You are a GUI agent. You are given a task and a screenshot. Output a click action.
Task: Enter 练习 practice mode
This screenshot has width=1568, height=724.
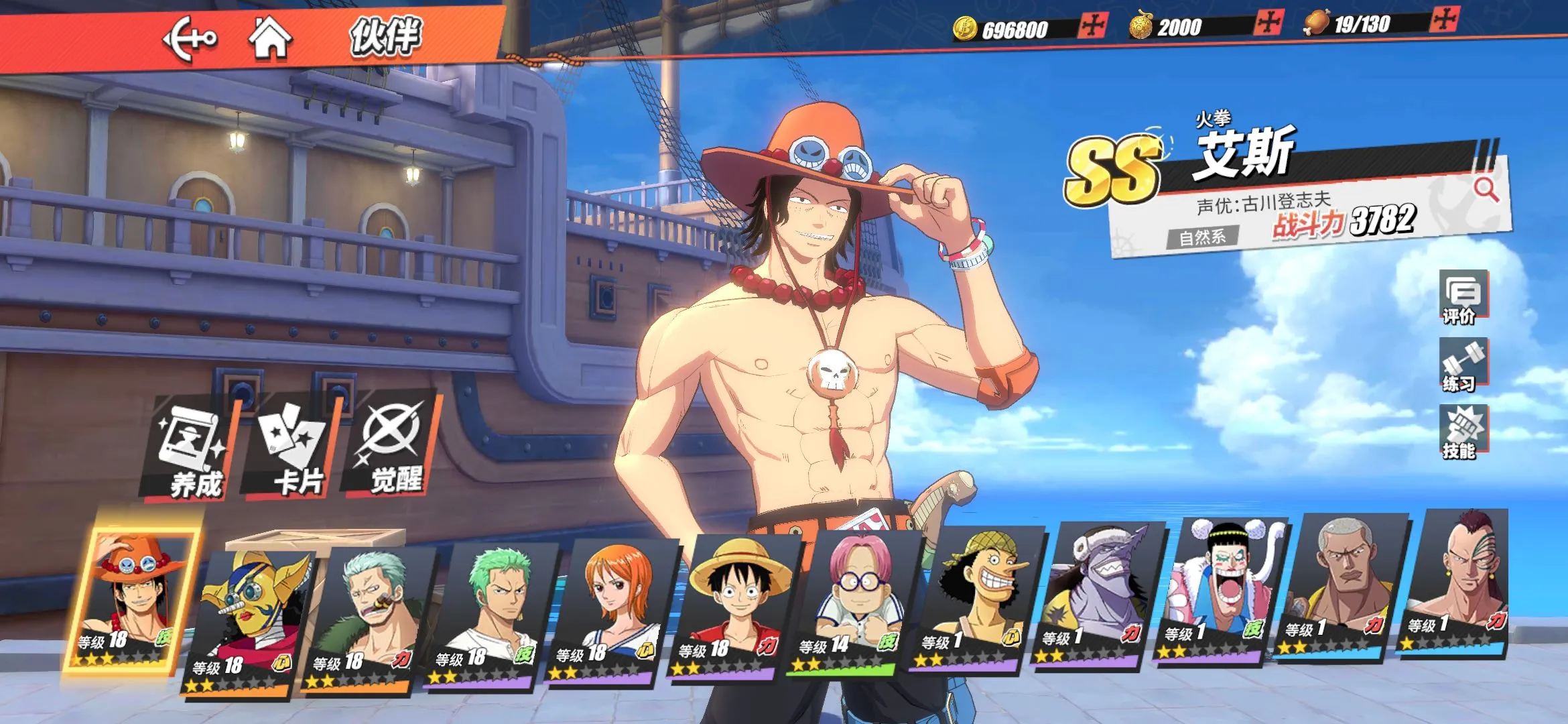tap(1463, 365)
